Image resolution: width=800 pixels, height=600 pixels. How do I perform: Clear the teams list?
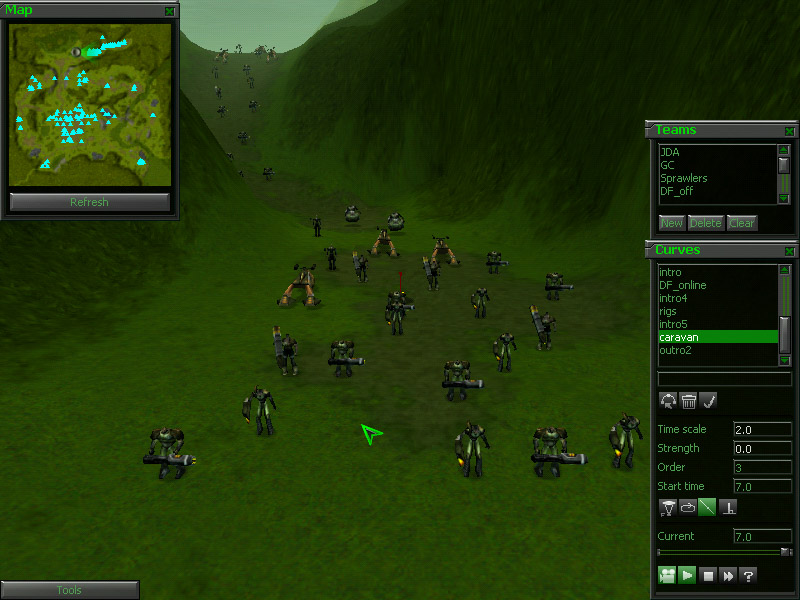742,223
